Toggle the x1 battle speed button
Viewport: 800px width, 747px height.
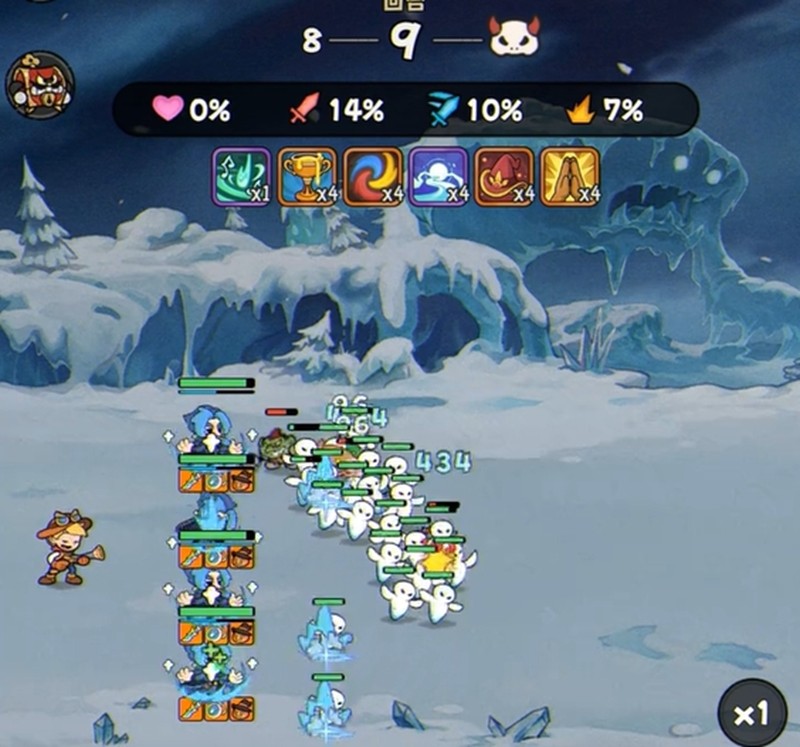(x=750, y=712)
